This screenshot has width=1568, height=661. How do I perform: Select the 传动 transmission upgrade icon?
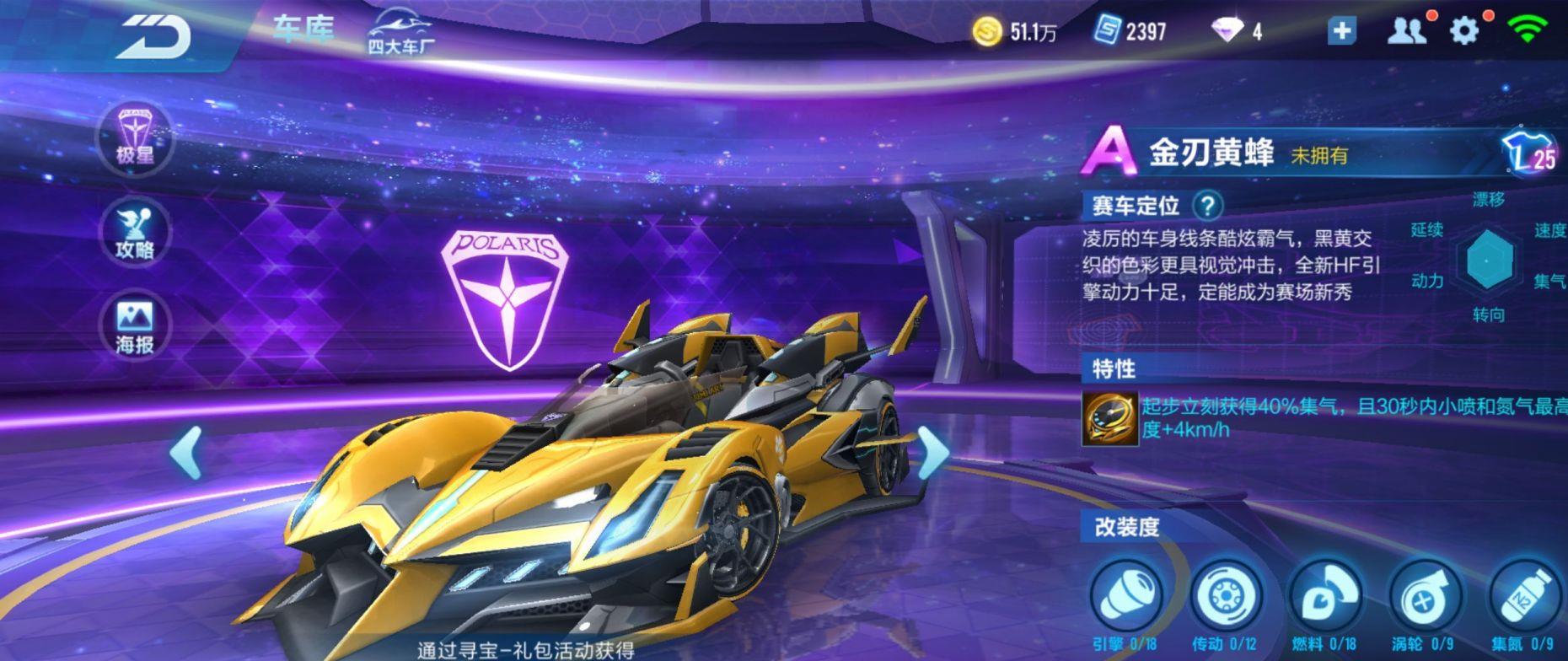(x=1227, y=596)
